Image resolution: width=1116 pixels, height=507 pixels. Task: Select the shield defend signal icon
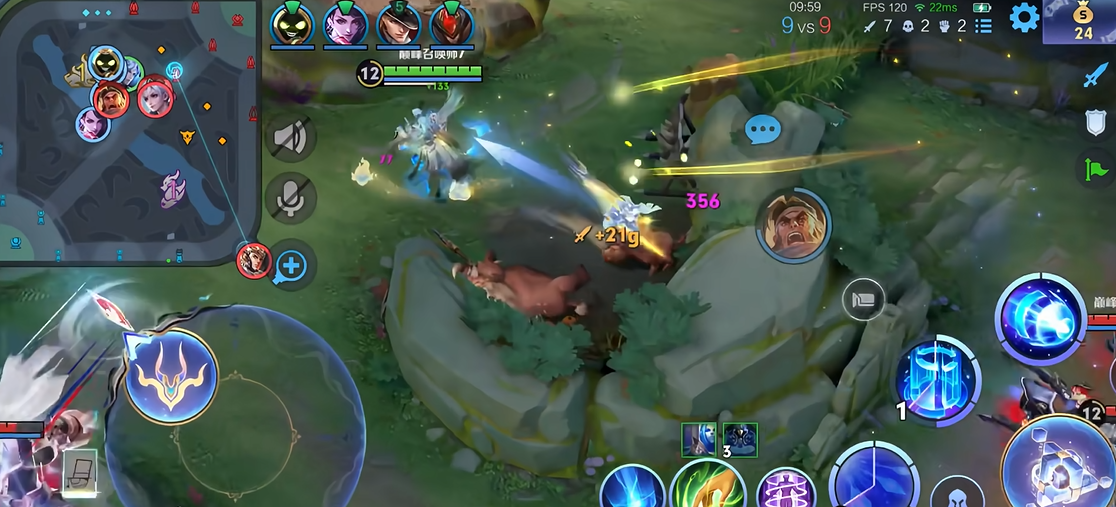click(x=1096, y=122)
